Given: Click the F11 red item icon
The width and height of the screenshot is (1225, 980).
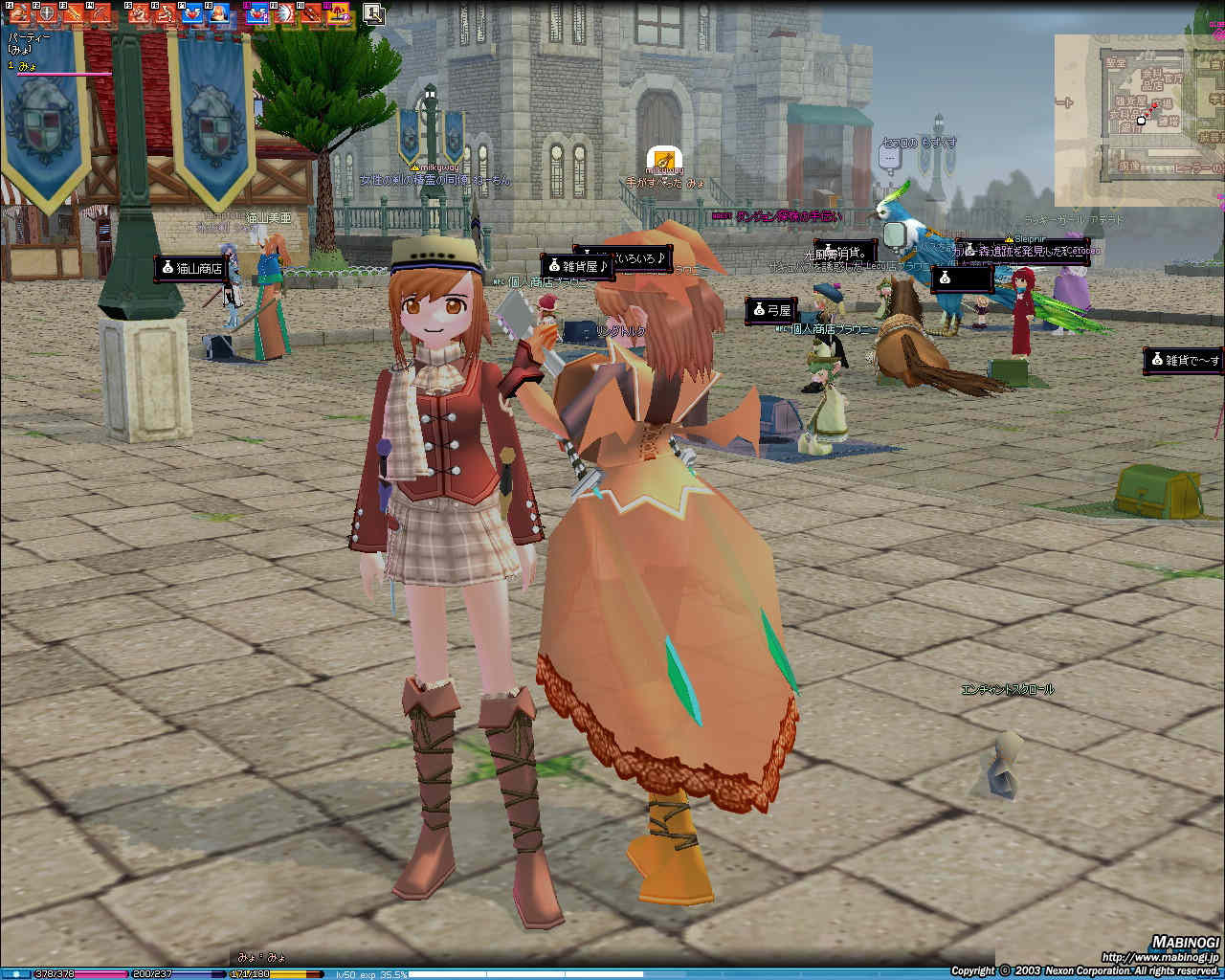Looking at the screenshot, I should click(x=311, y=13).
